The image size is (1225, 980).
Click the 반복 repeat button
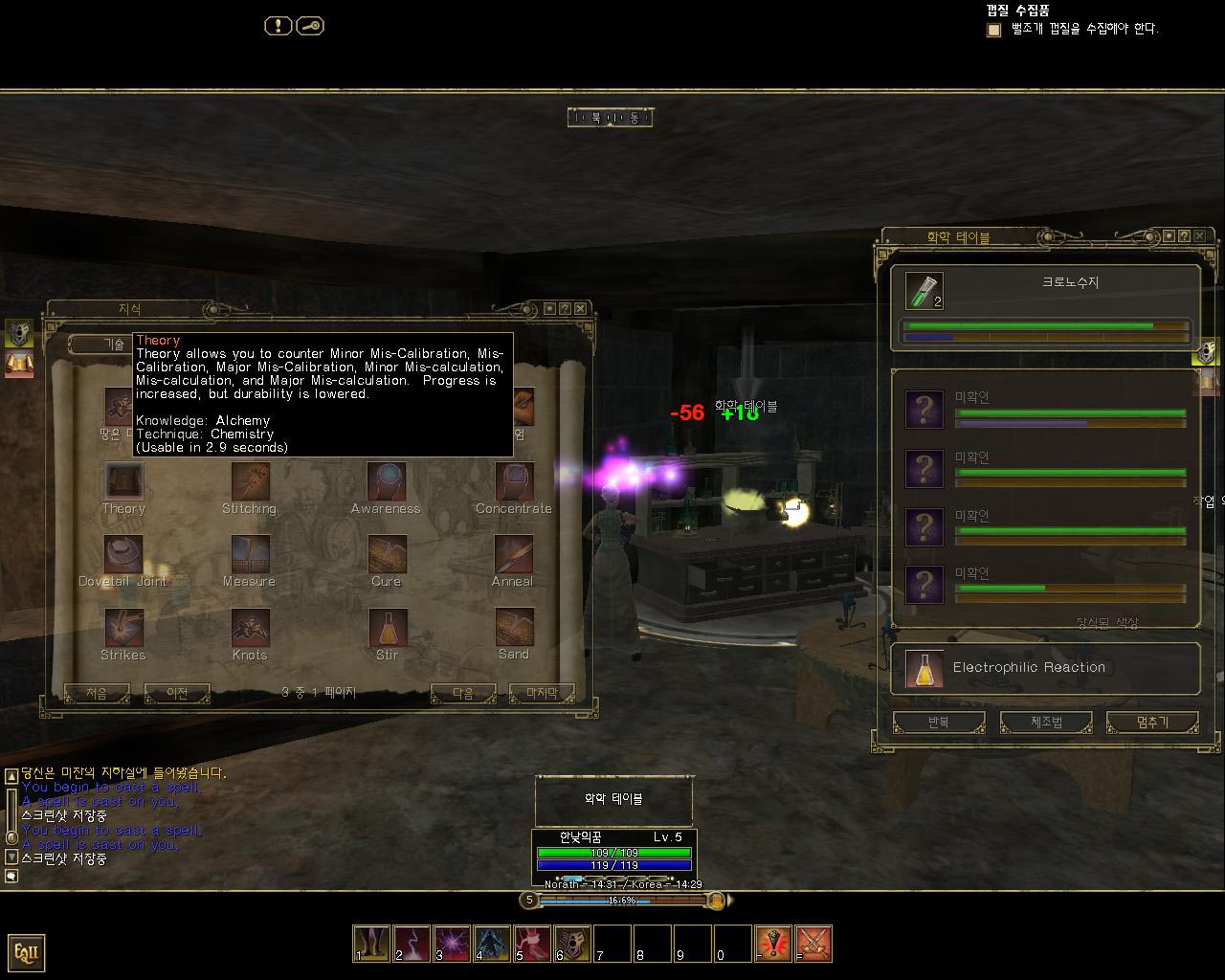click(x=938, y=723)
